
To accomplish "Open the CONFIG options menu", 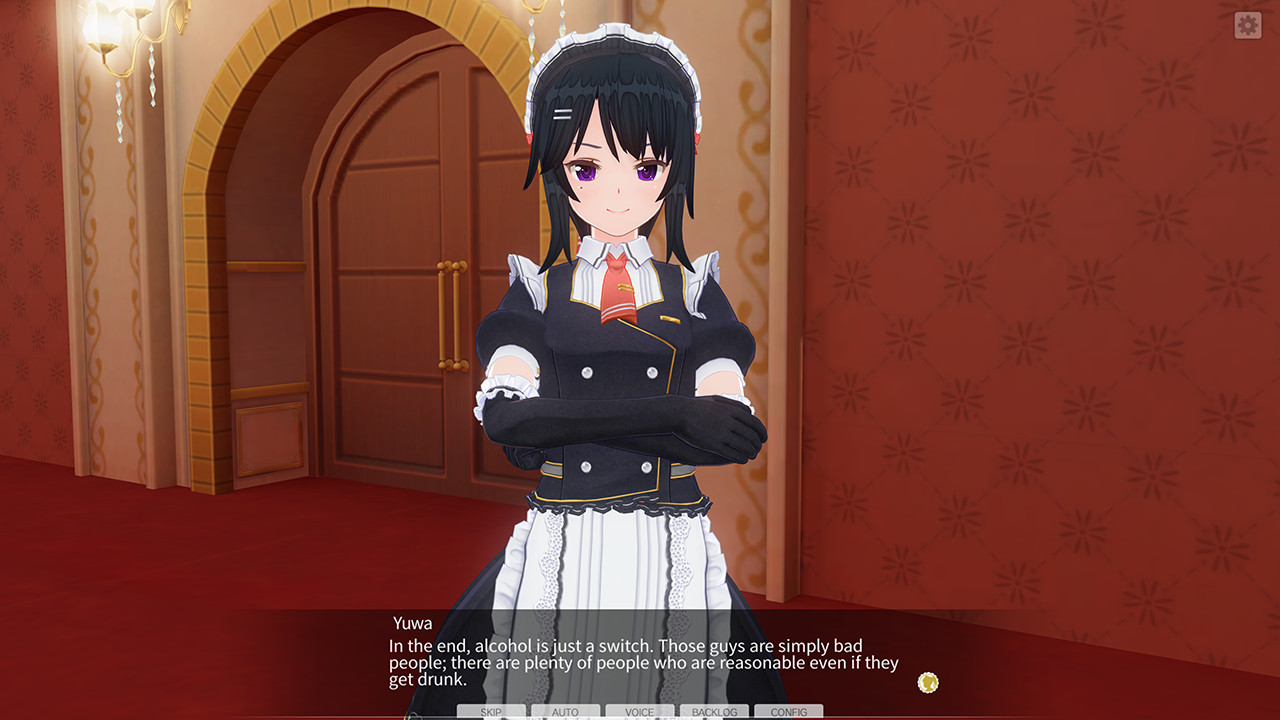I will click(x=790, y=712).
